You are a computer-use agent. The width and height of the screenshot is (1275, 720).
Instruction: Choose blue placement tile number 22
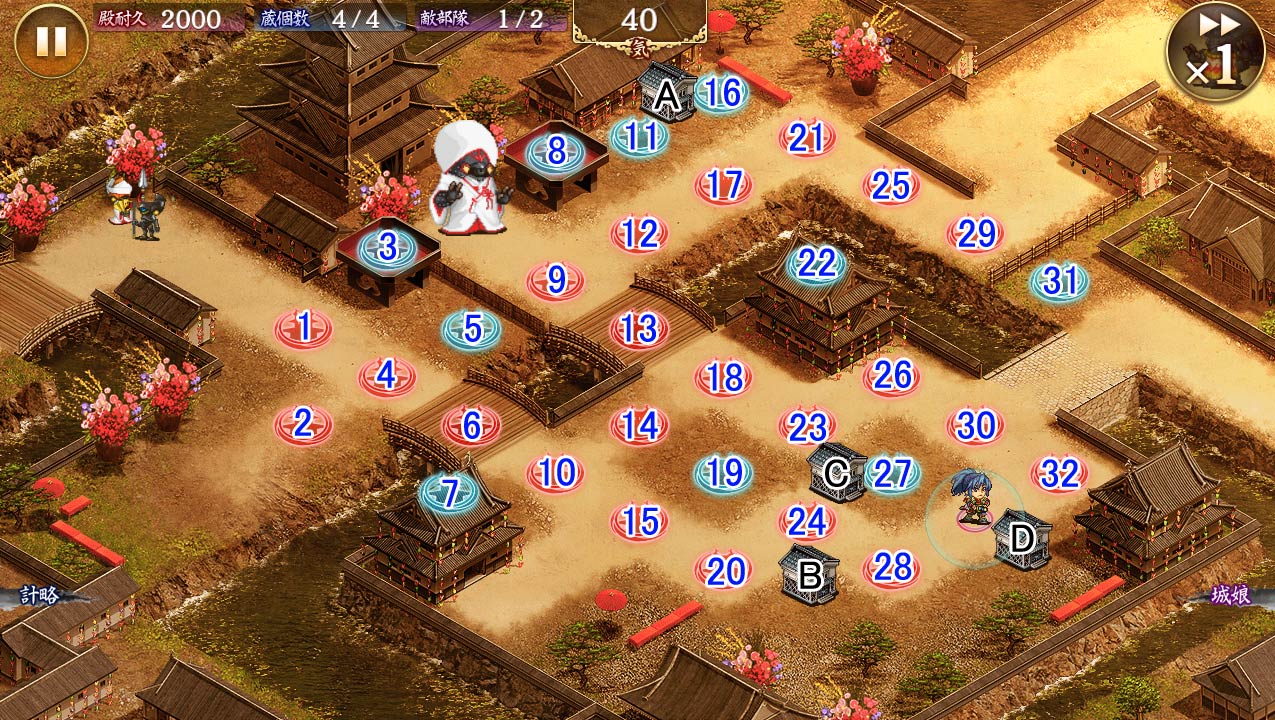[816, 264]
